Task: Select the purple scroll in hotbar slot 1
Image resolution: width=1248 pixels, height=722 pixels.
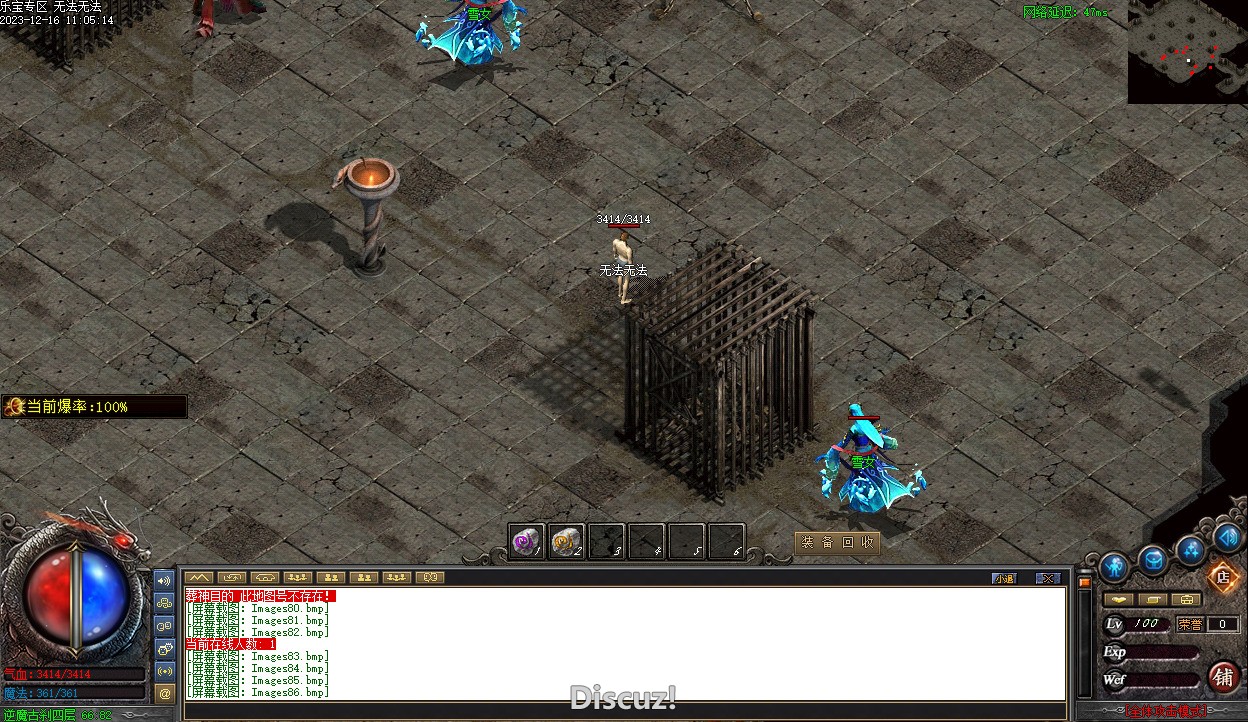Action: point(526,542)
